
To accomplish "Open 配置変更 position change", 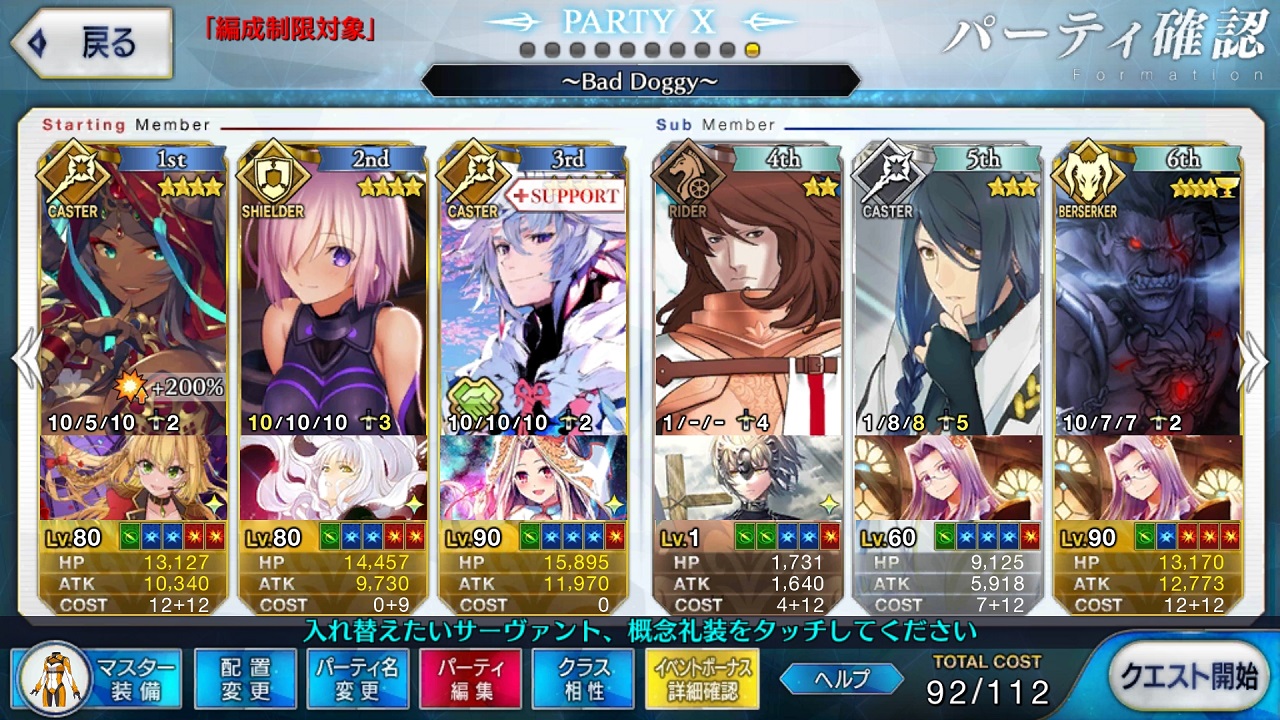I will pos(245,678).
